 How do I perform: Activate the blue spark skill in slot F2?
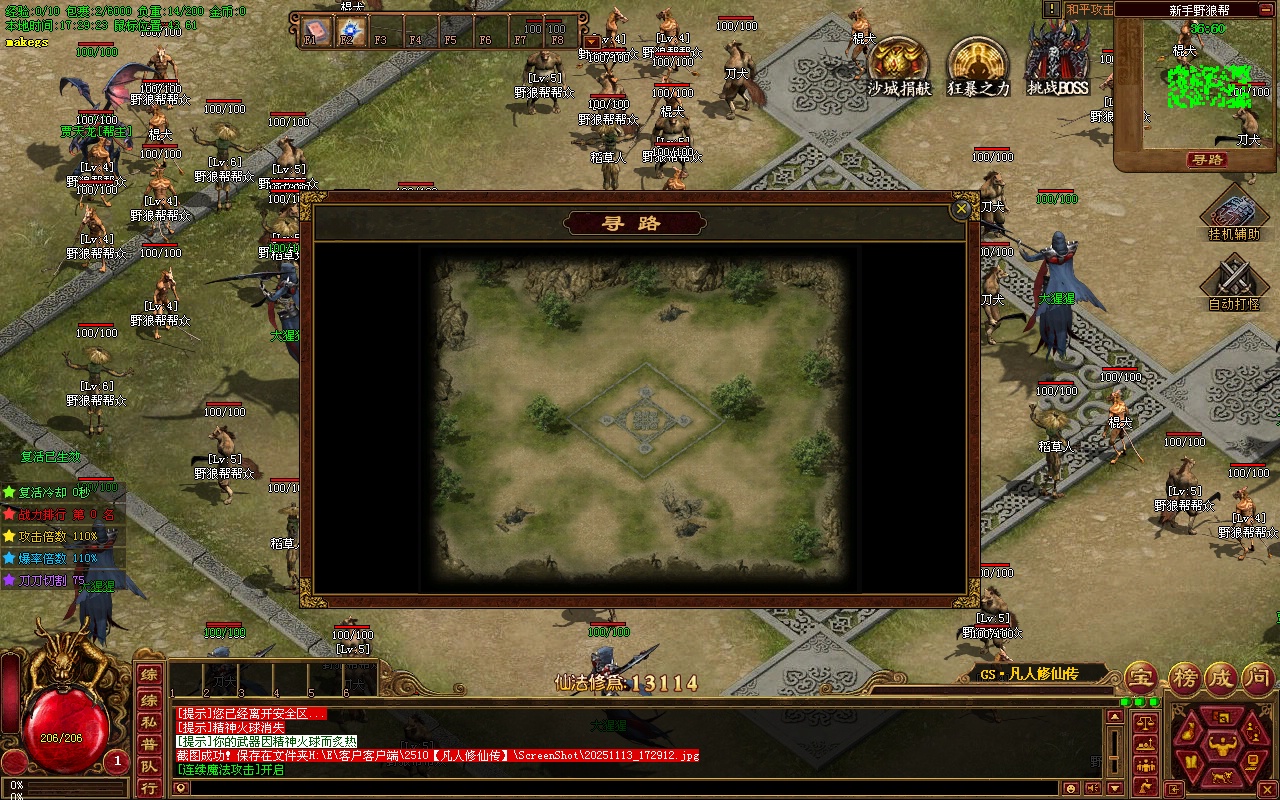coord(350,30)
